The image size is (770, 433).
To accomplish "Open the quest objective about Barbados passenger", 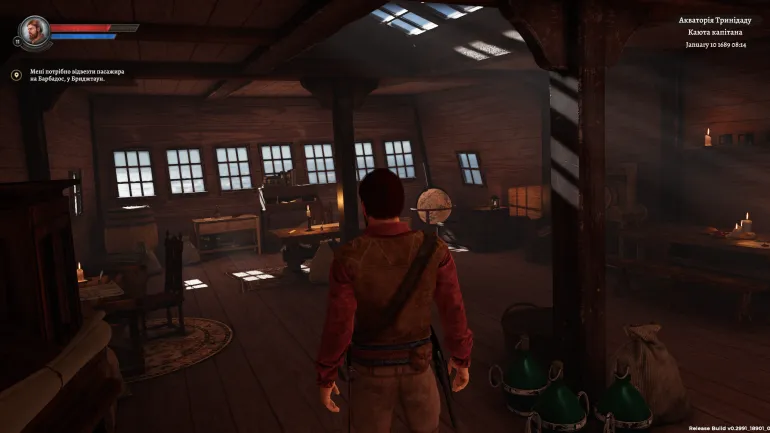I will point(69,75).
